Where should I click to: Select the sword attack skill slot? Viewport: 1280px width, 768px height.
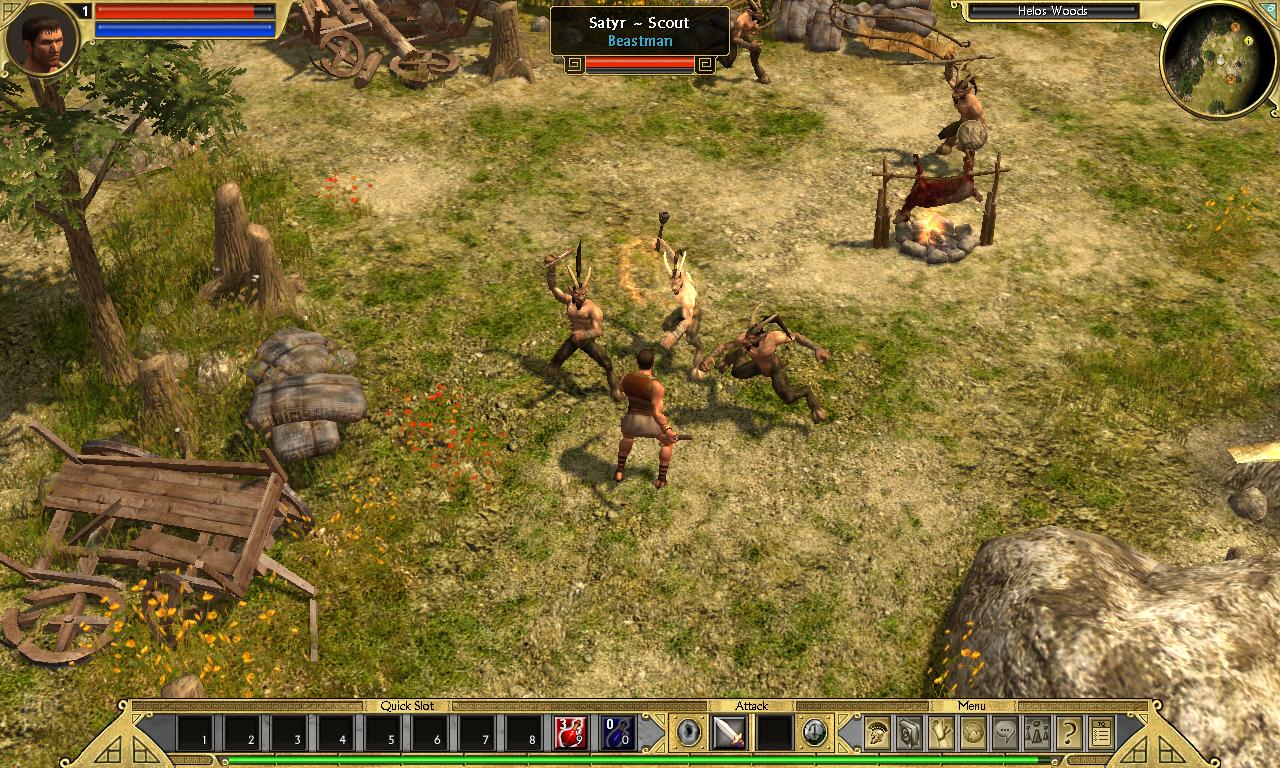pos(728,733)
